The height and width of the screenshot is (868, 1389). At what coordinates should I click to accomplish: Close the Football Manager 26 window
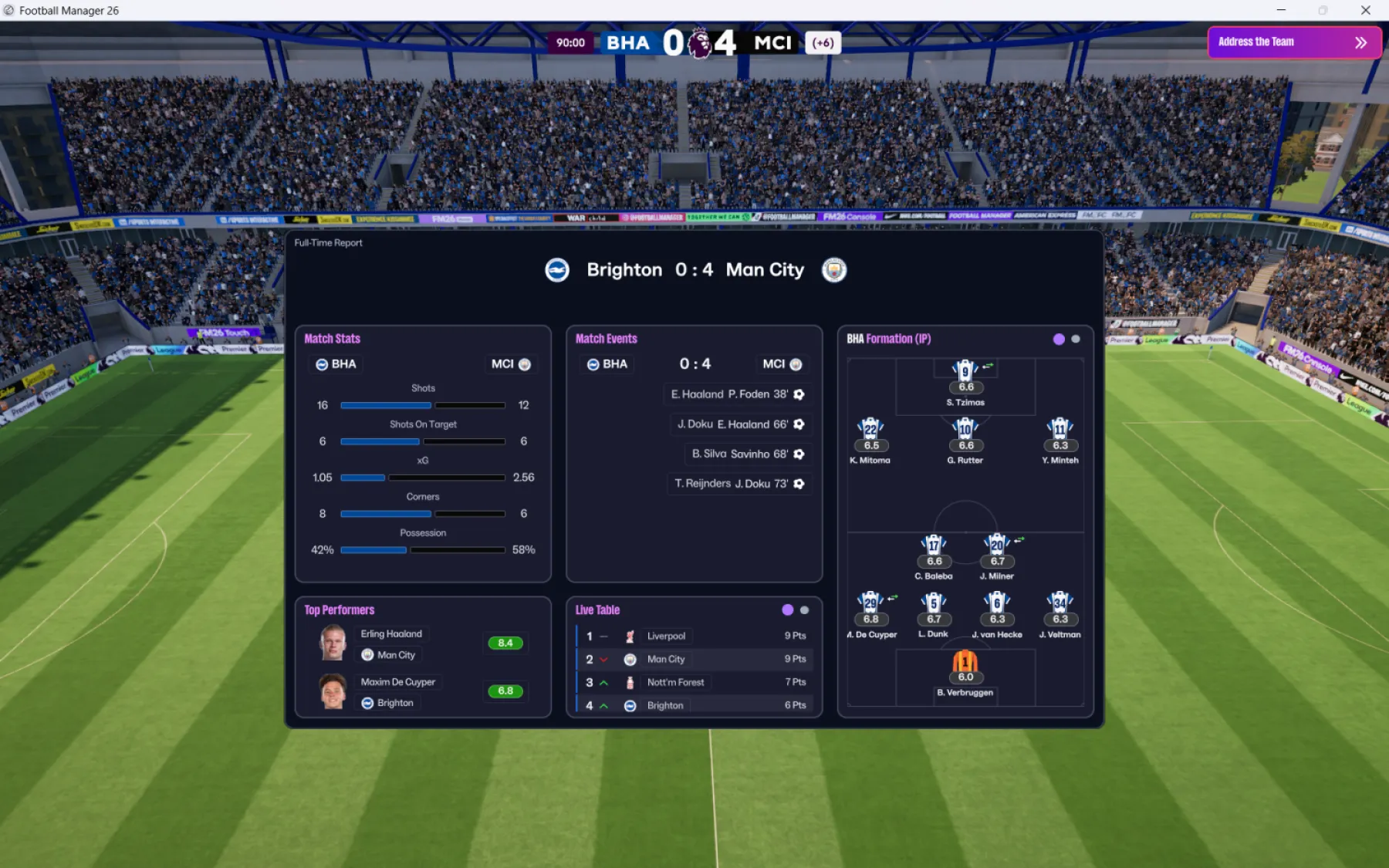tap(1365, 10)
